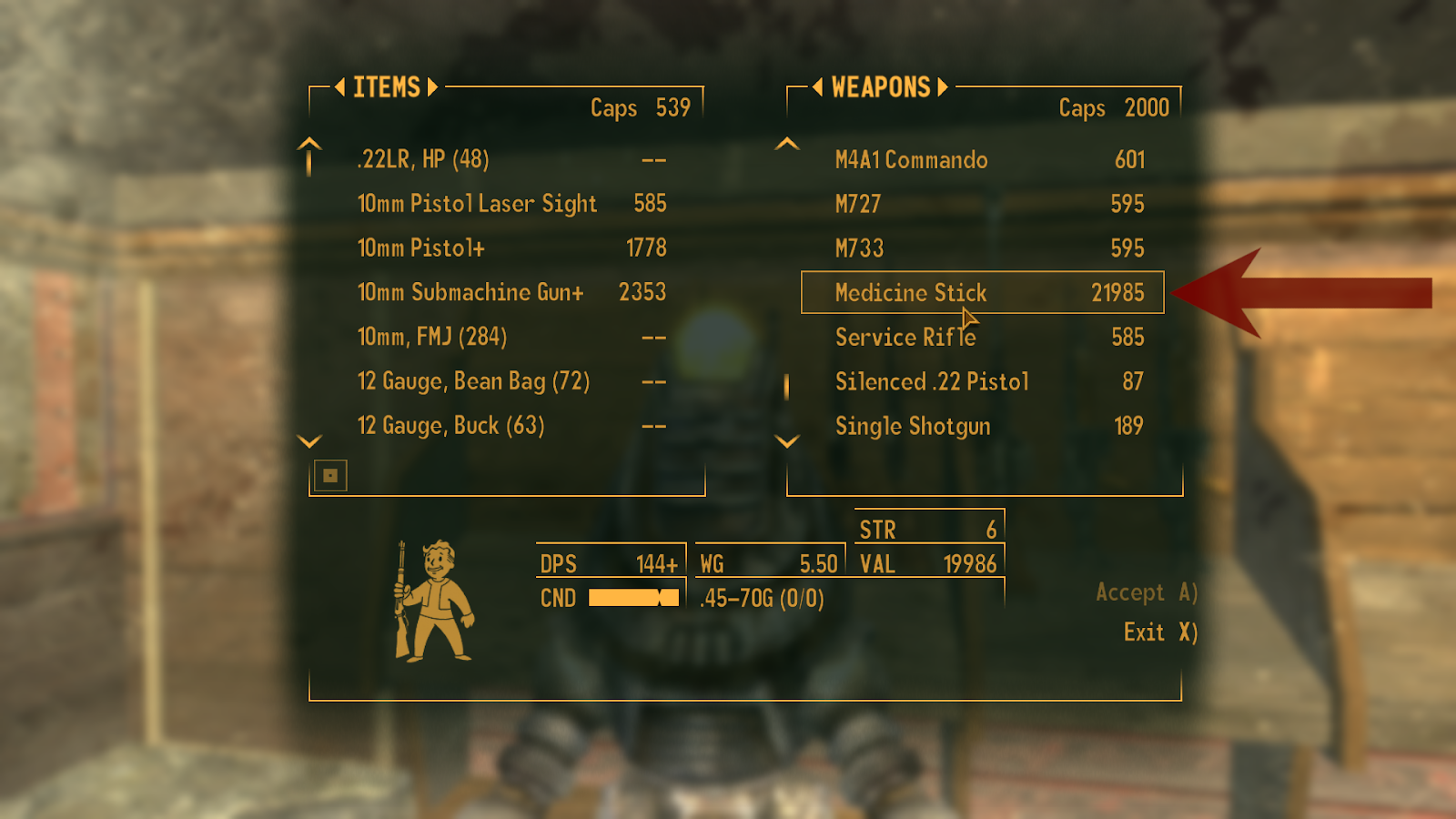This screenshot has height=819, width=1456.
Task: Click the left arrow beside WEAPONS header
Action: (817, 87)
